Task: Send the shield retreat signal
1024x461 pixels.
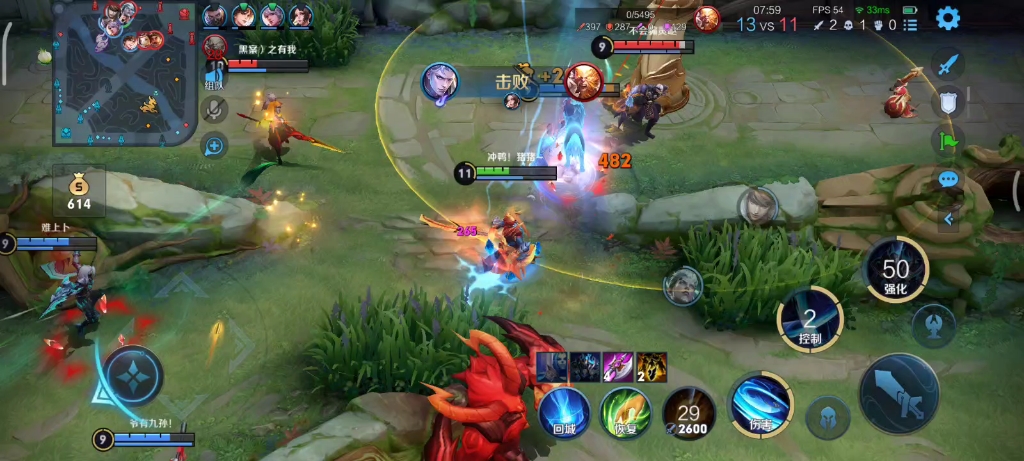Action: [x=948, y=101]
